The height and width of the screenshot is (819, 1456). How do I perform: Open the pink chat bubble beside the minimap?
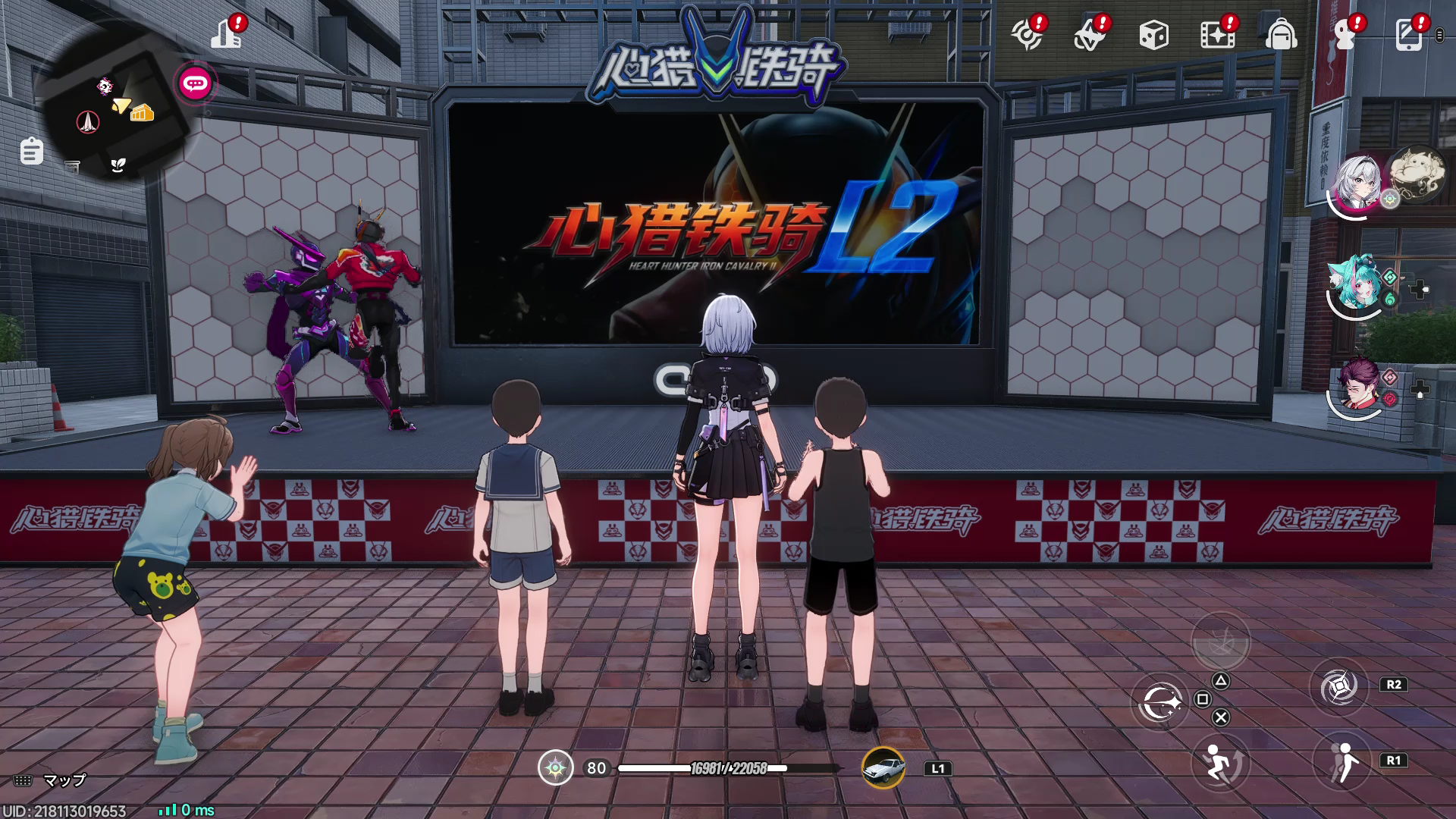coord(196,84)
